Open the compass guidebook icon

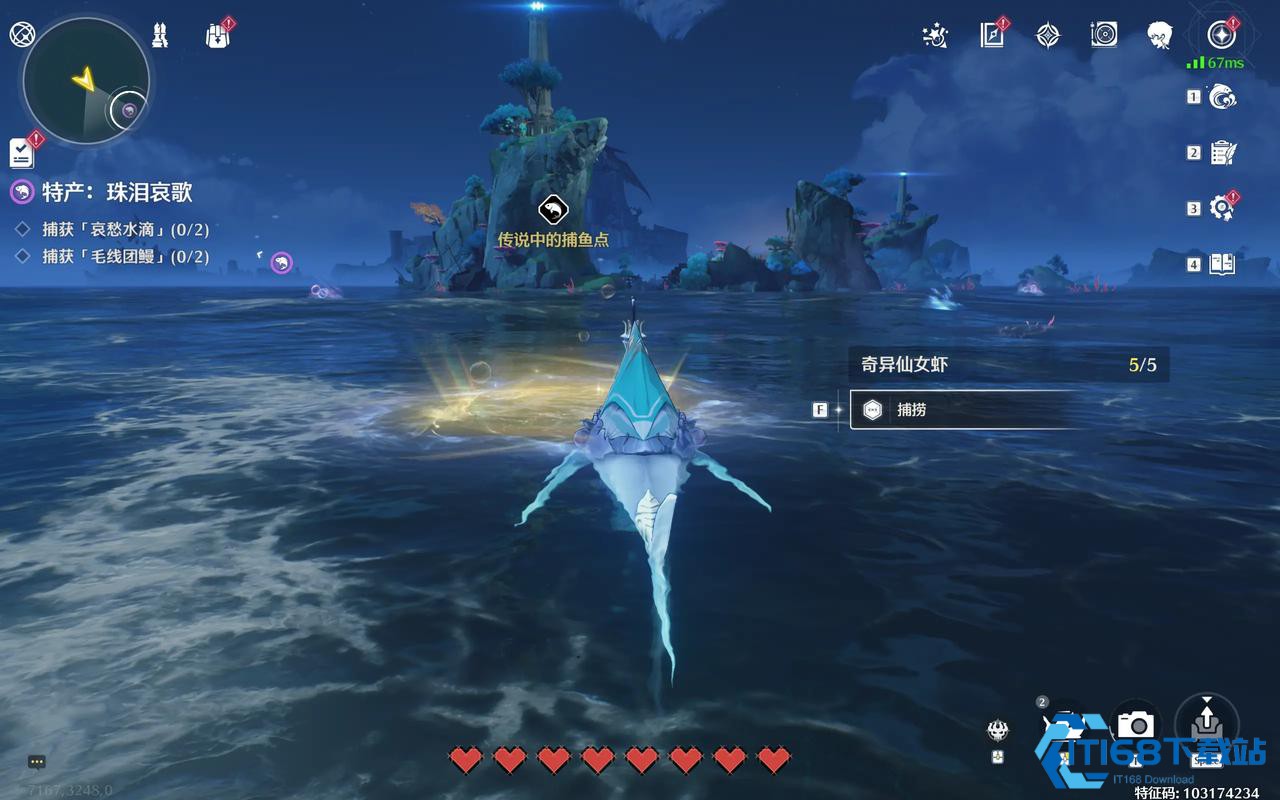[992, 35]
